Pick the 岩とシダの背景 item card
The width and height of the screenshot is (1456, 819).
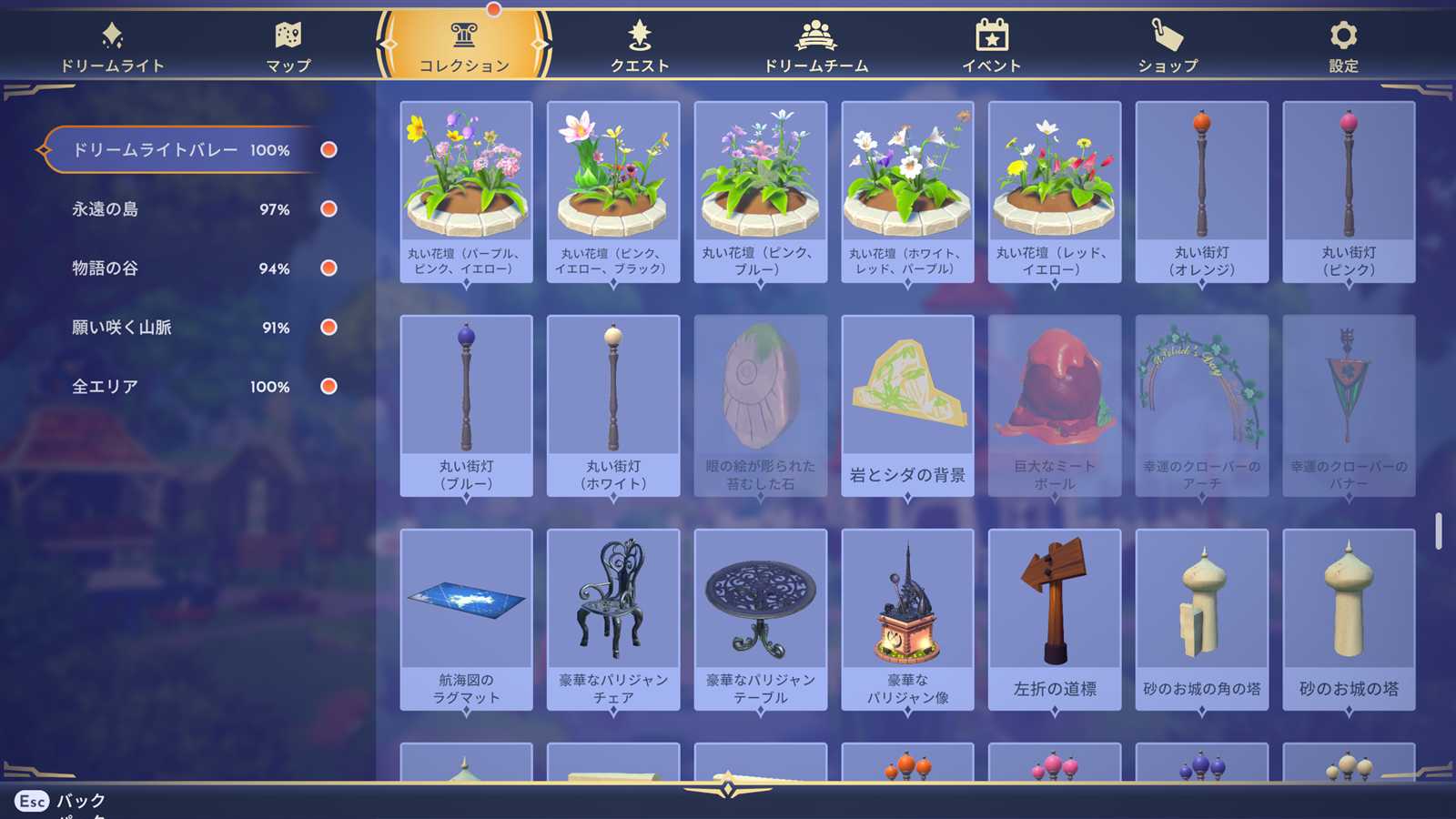pyautogui.click(x=907, y=406)
